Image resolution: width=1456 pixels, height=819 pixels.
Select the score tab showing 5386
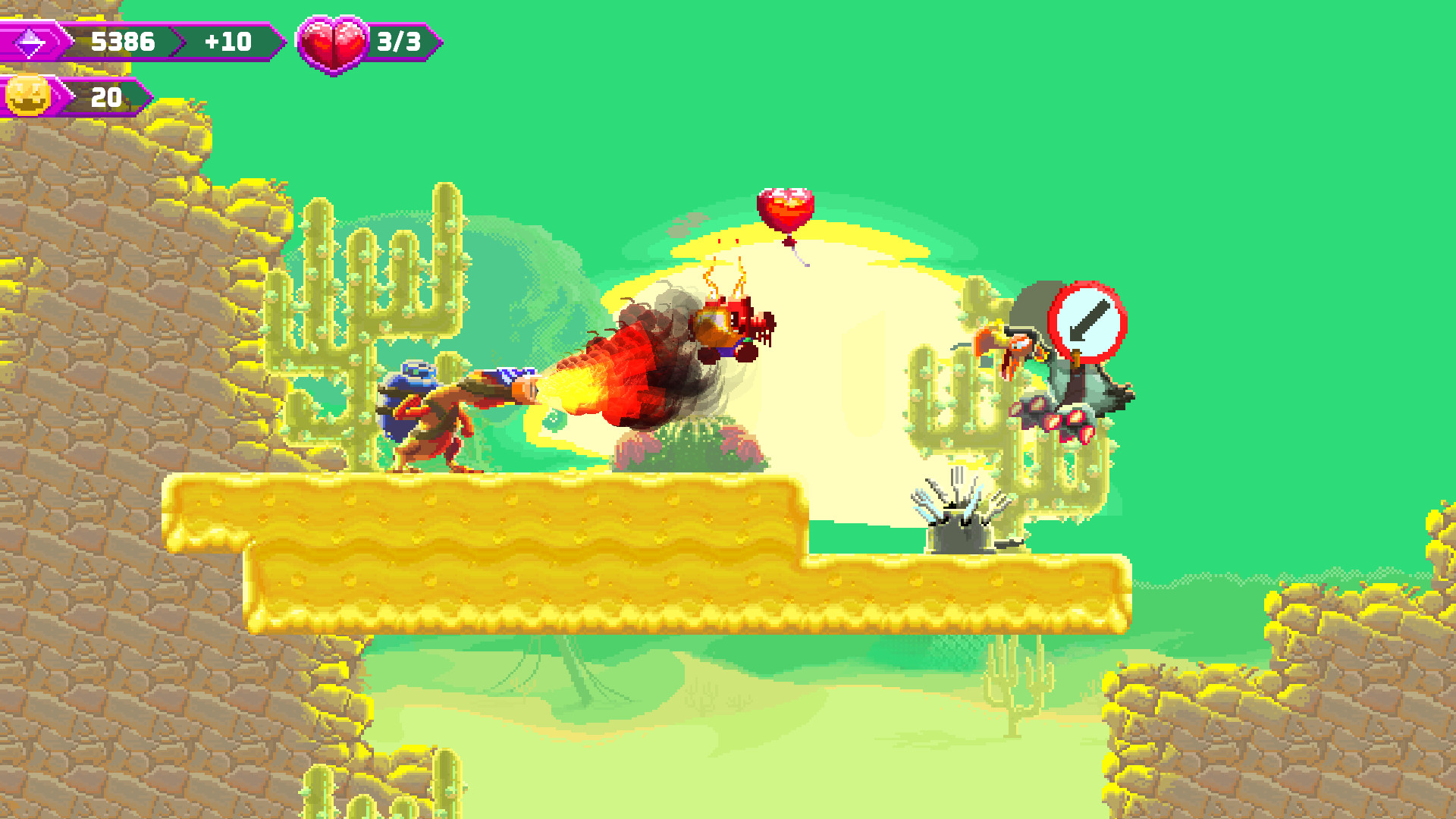point(125,42)
